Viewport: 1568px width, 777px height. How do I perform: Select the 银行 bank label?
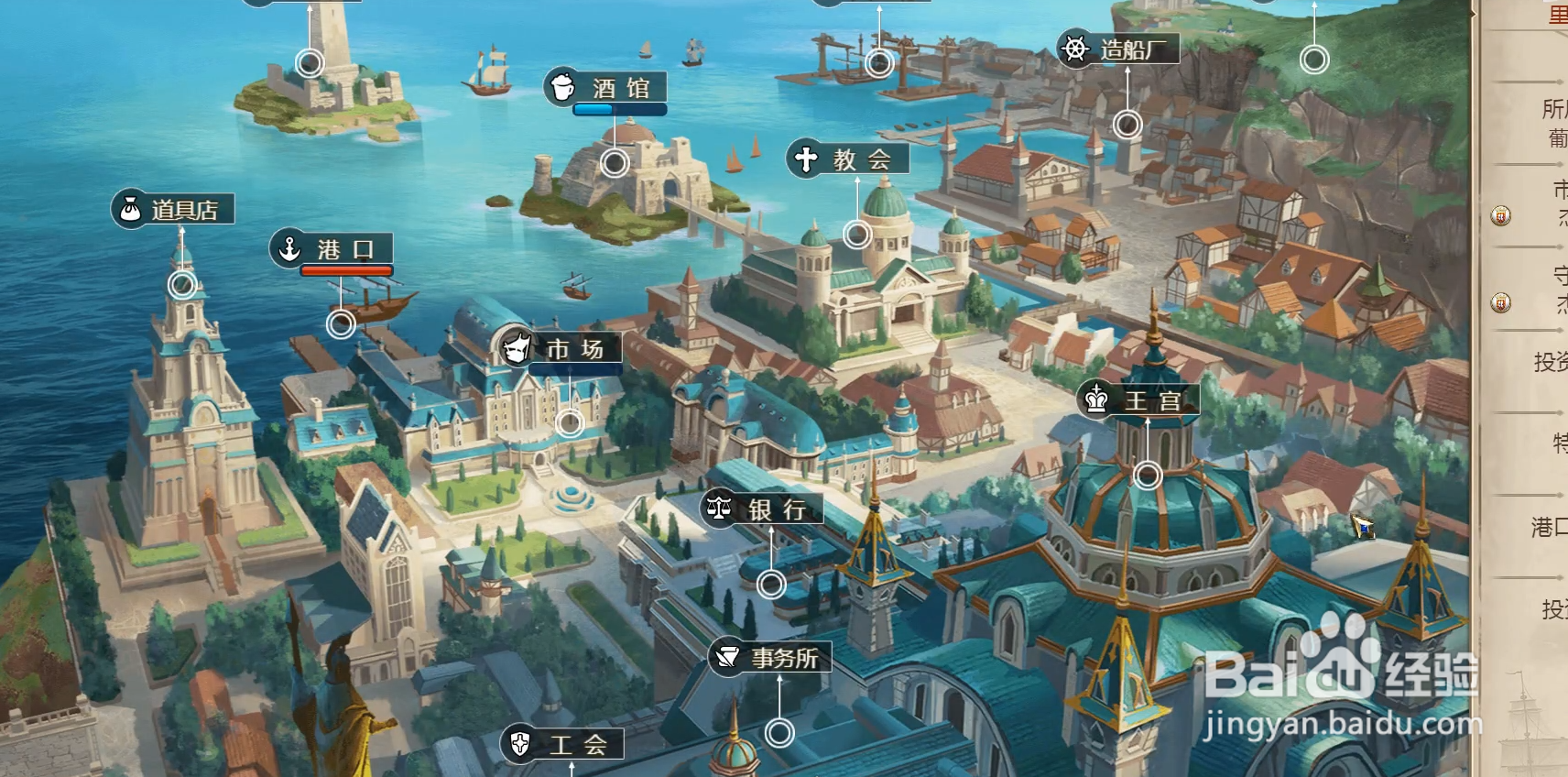coord(762,509)
